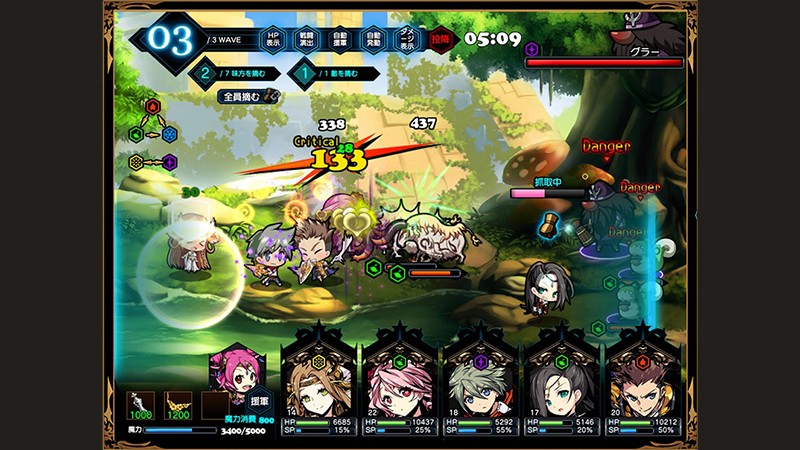
Task: Toggle the 戦闘演出 battle effects button
Action: [309, 38]
